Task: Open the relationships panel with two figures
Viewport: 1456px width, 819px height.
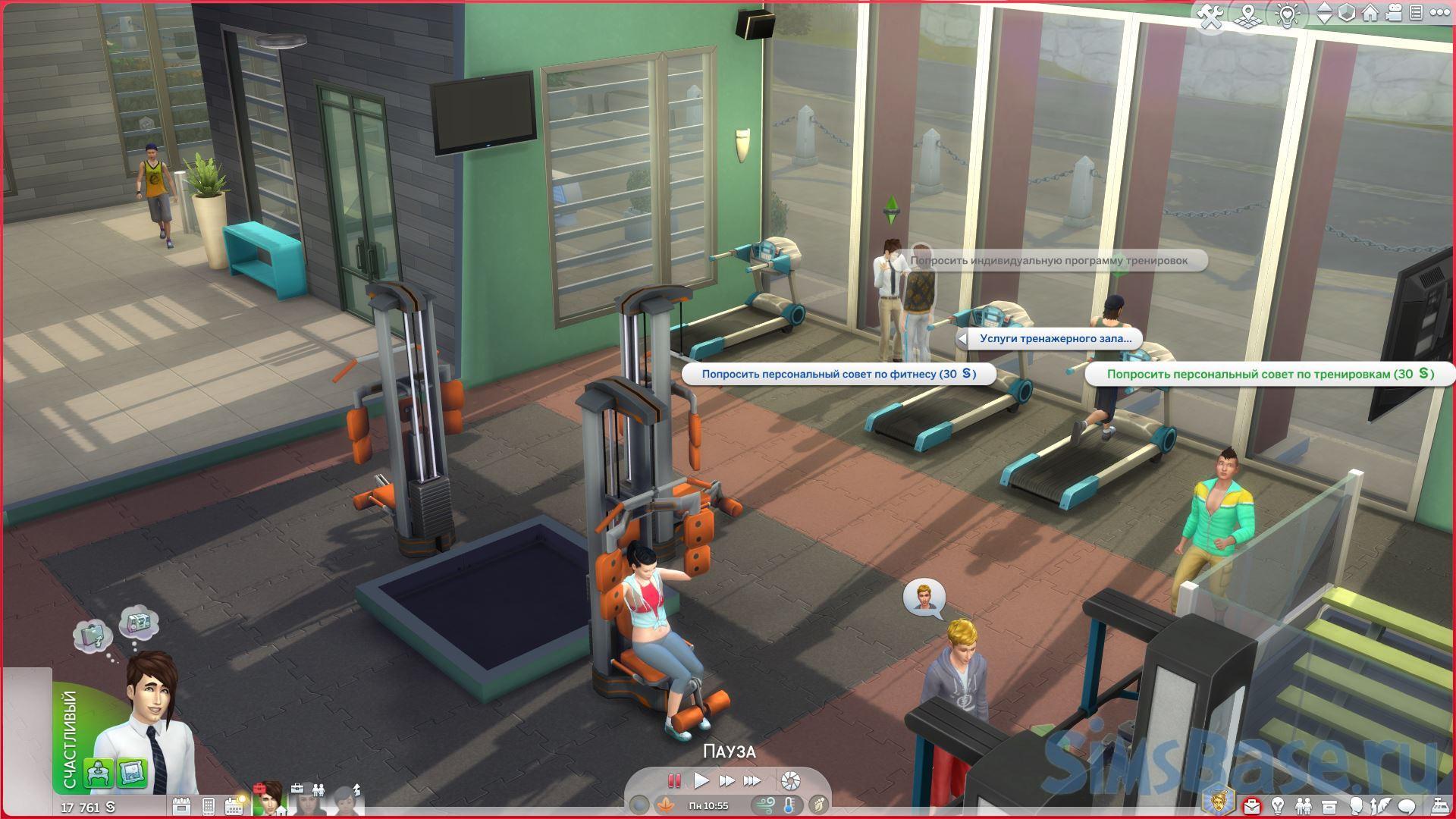Action: 1303,805
